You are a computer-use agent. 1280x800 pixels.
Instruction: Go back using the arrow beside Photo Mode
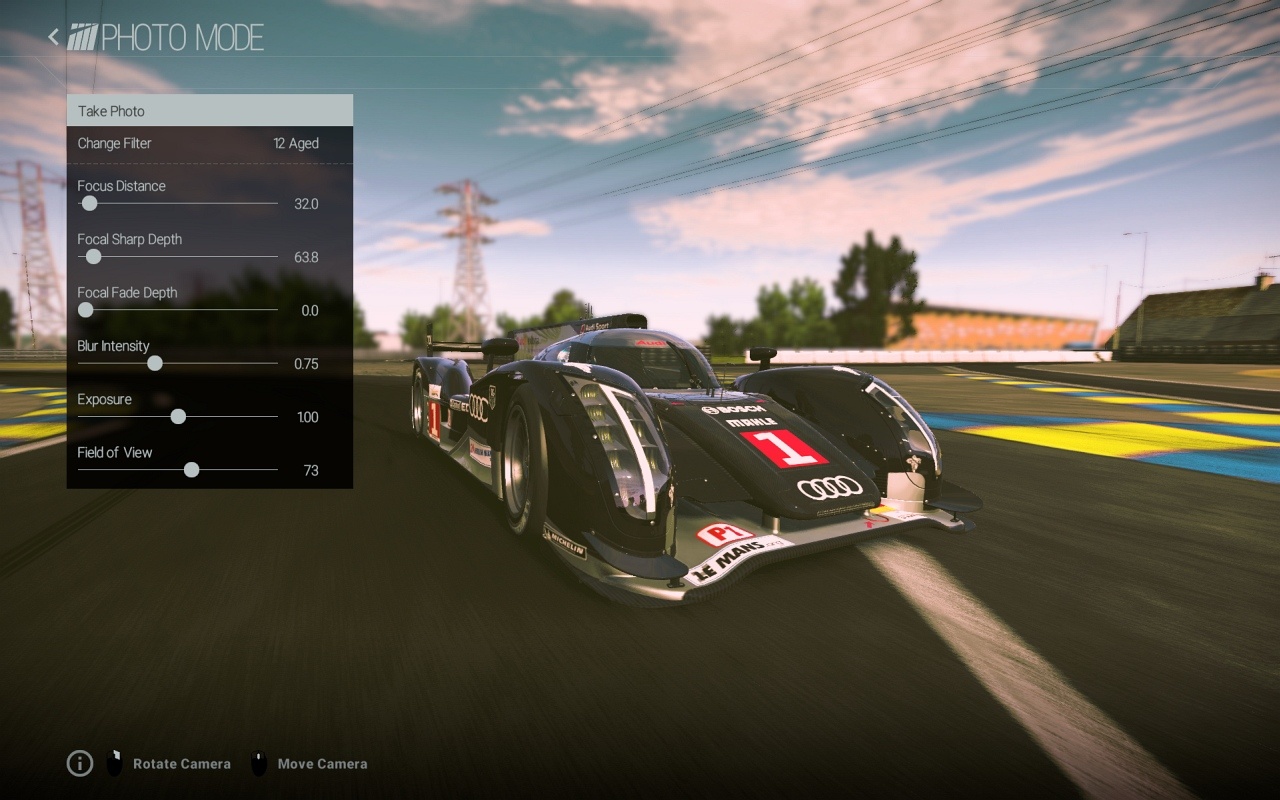point(53,38)
